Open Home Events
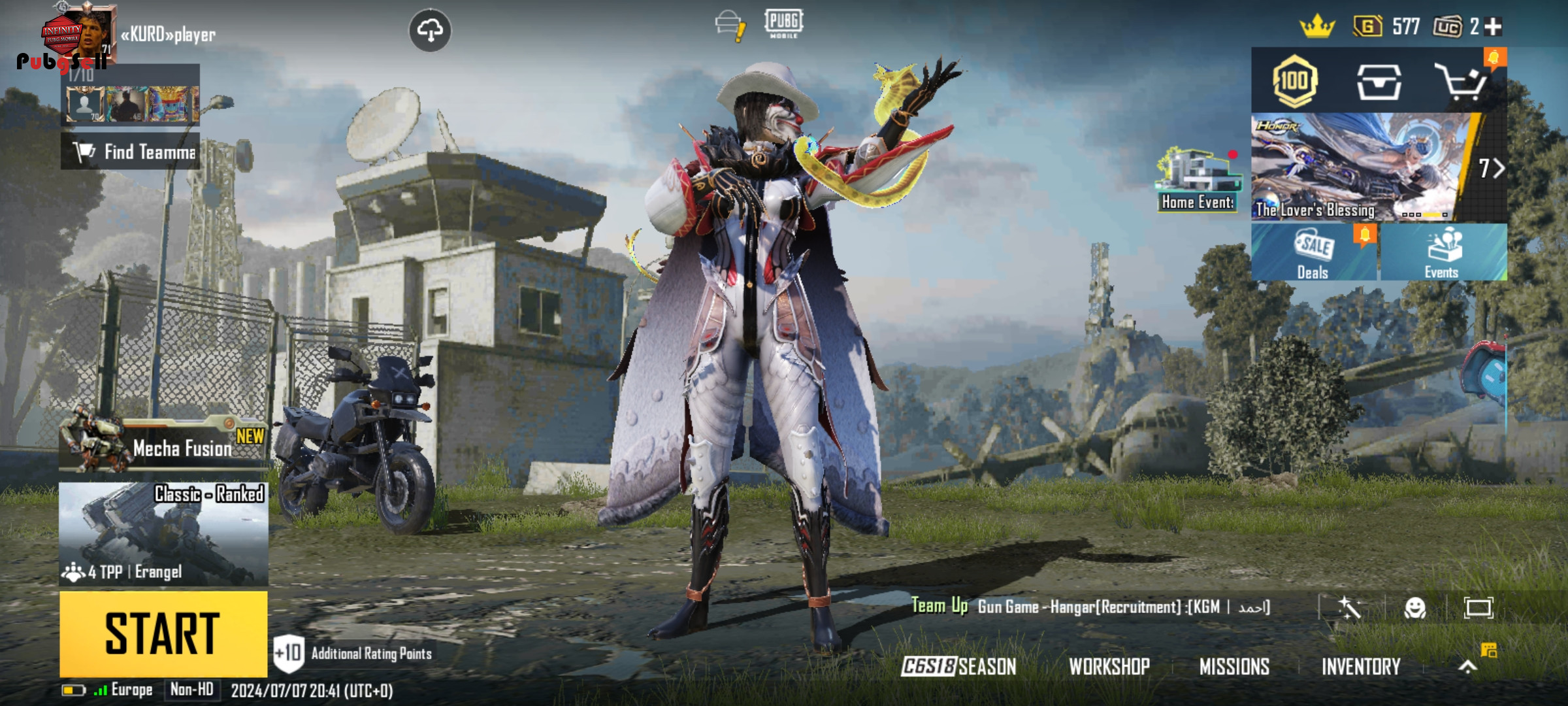Image resolution: width=1568 pixels, height=706 pixels. pos(1198,180)
